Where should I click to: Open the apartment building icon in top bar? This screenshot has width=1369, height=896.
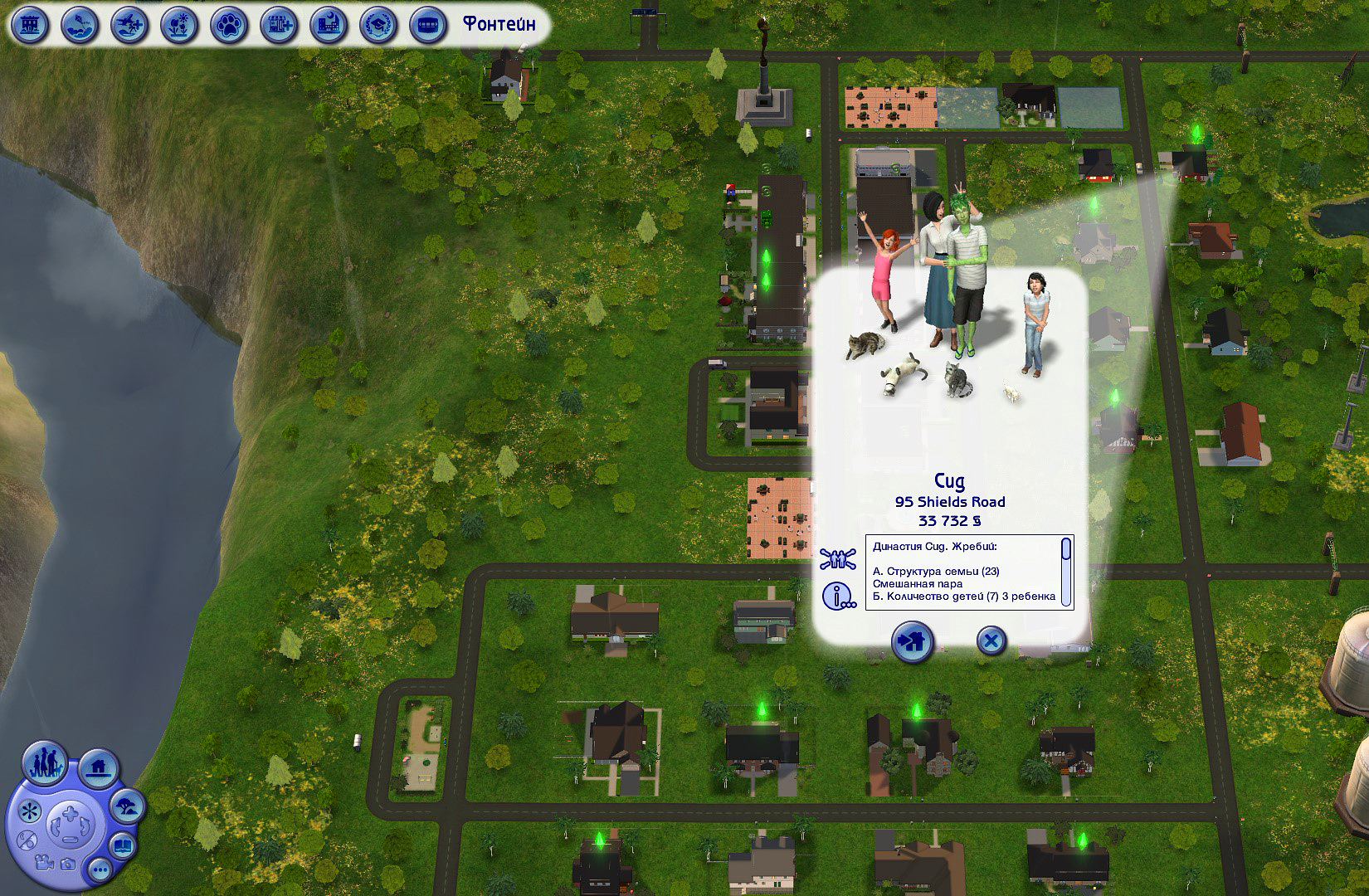click(x=31, y=25)
